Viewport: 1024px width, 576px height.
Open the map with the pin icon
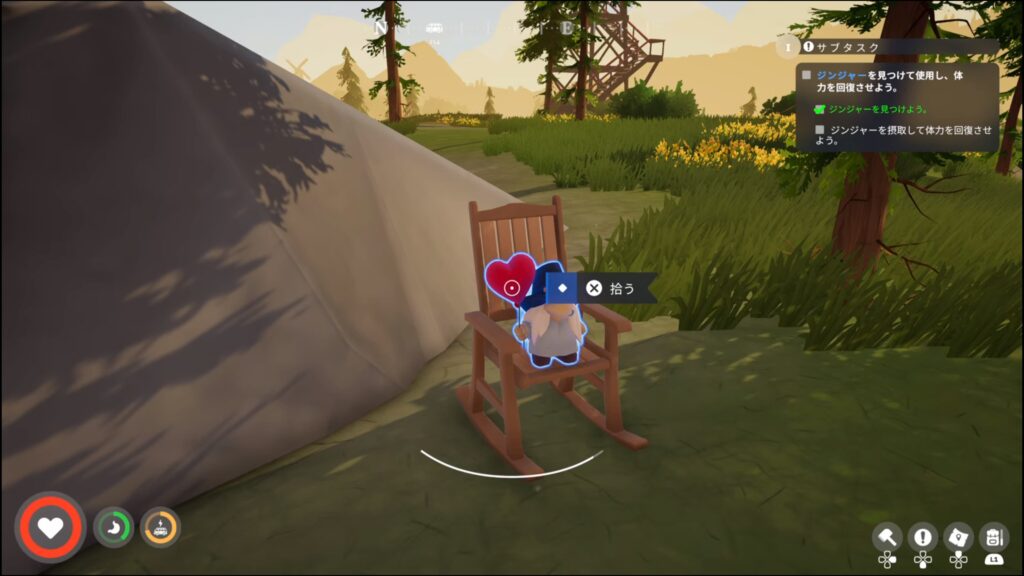[958, 536]
